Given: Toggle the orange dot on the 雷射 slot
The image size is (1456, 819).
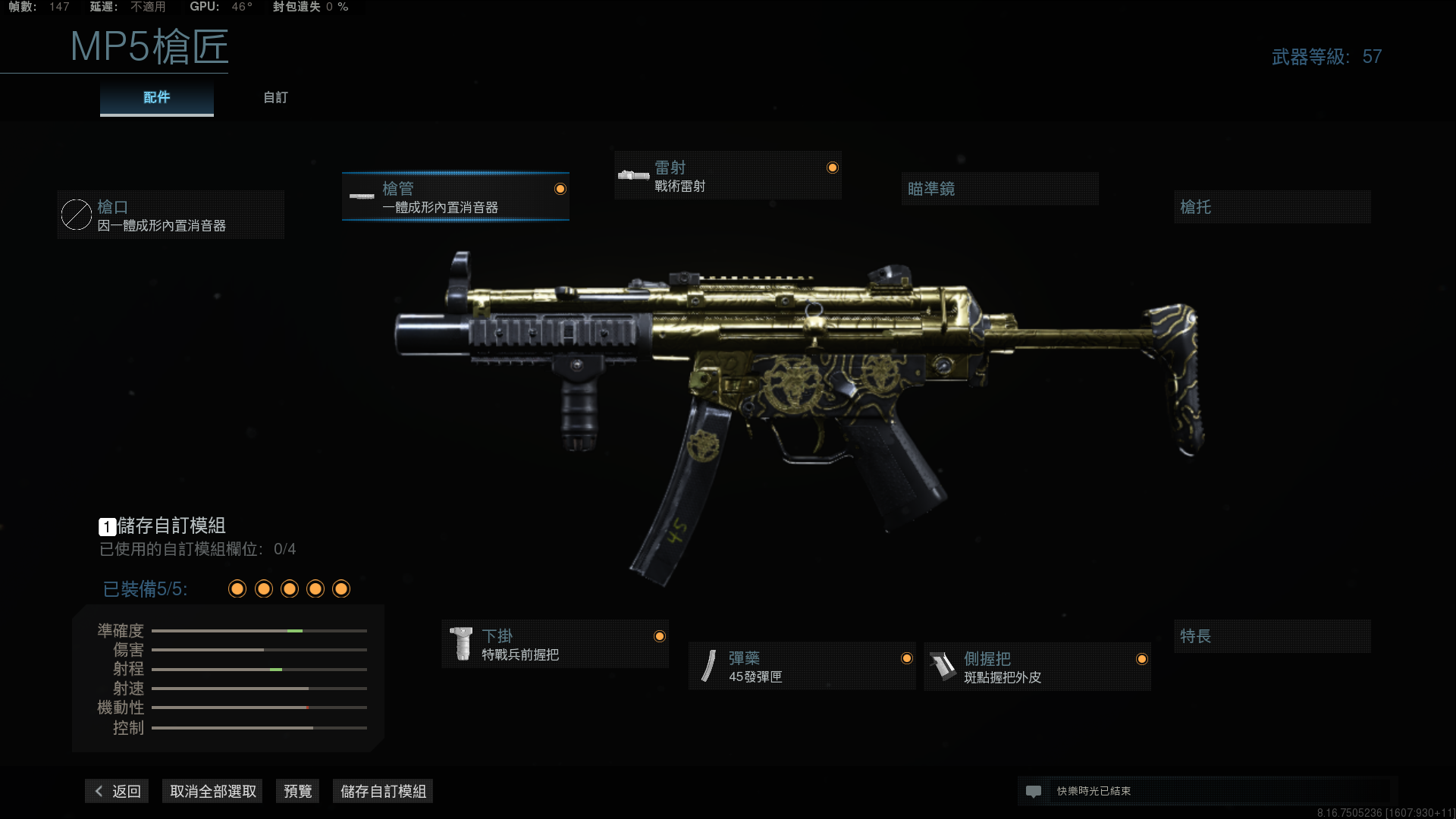Looking at the screenshot, I should [832, 166].
